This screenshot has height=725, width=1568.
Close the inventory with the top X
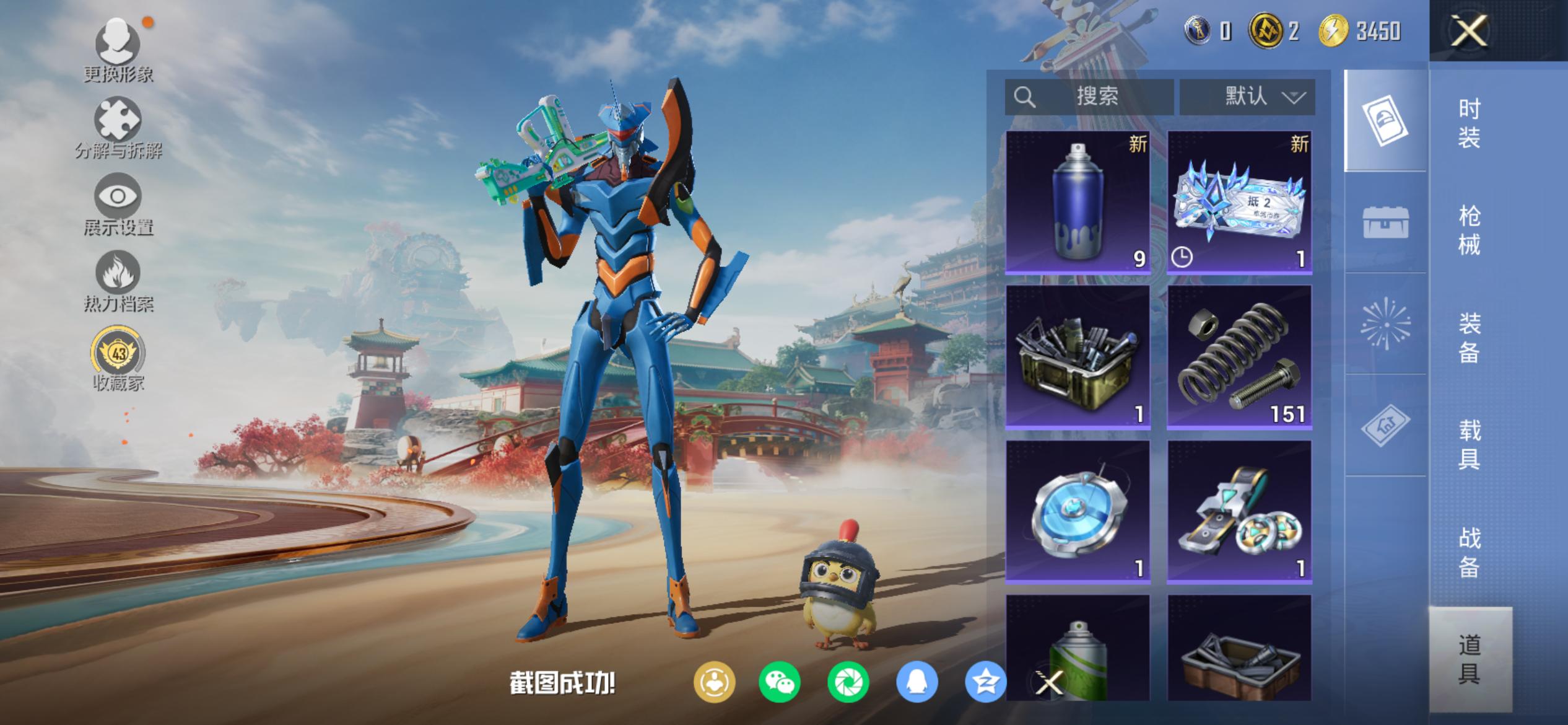point(1469,31)
